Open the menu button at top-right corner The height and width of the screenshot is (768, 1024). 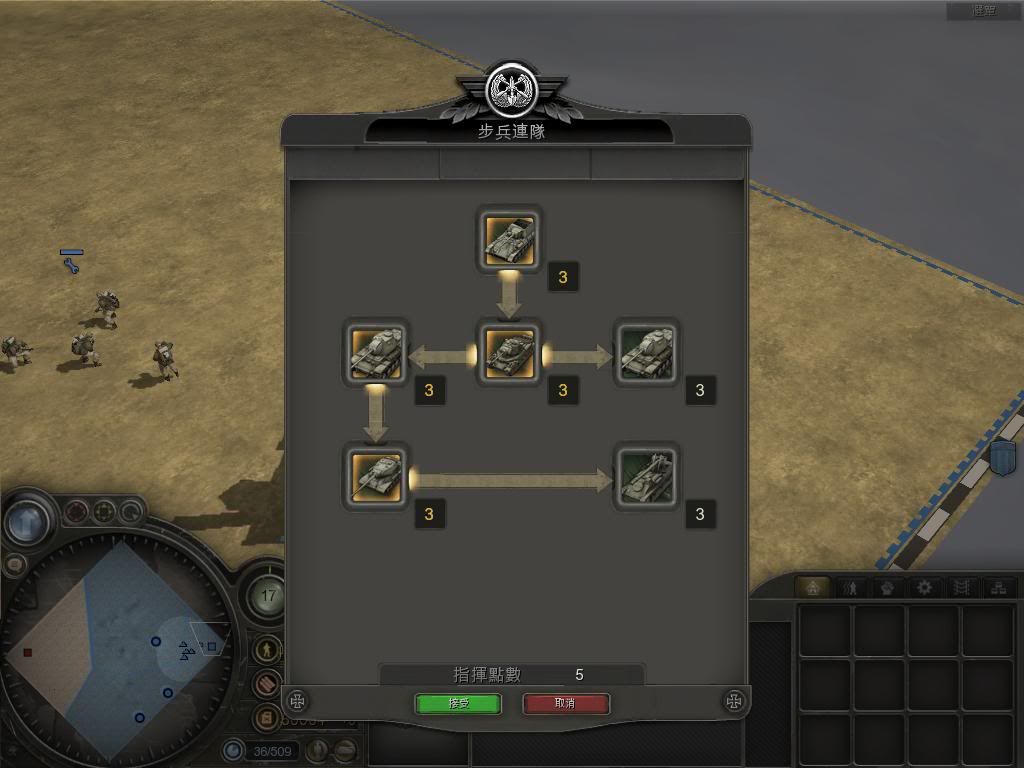(984, 11)
